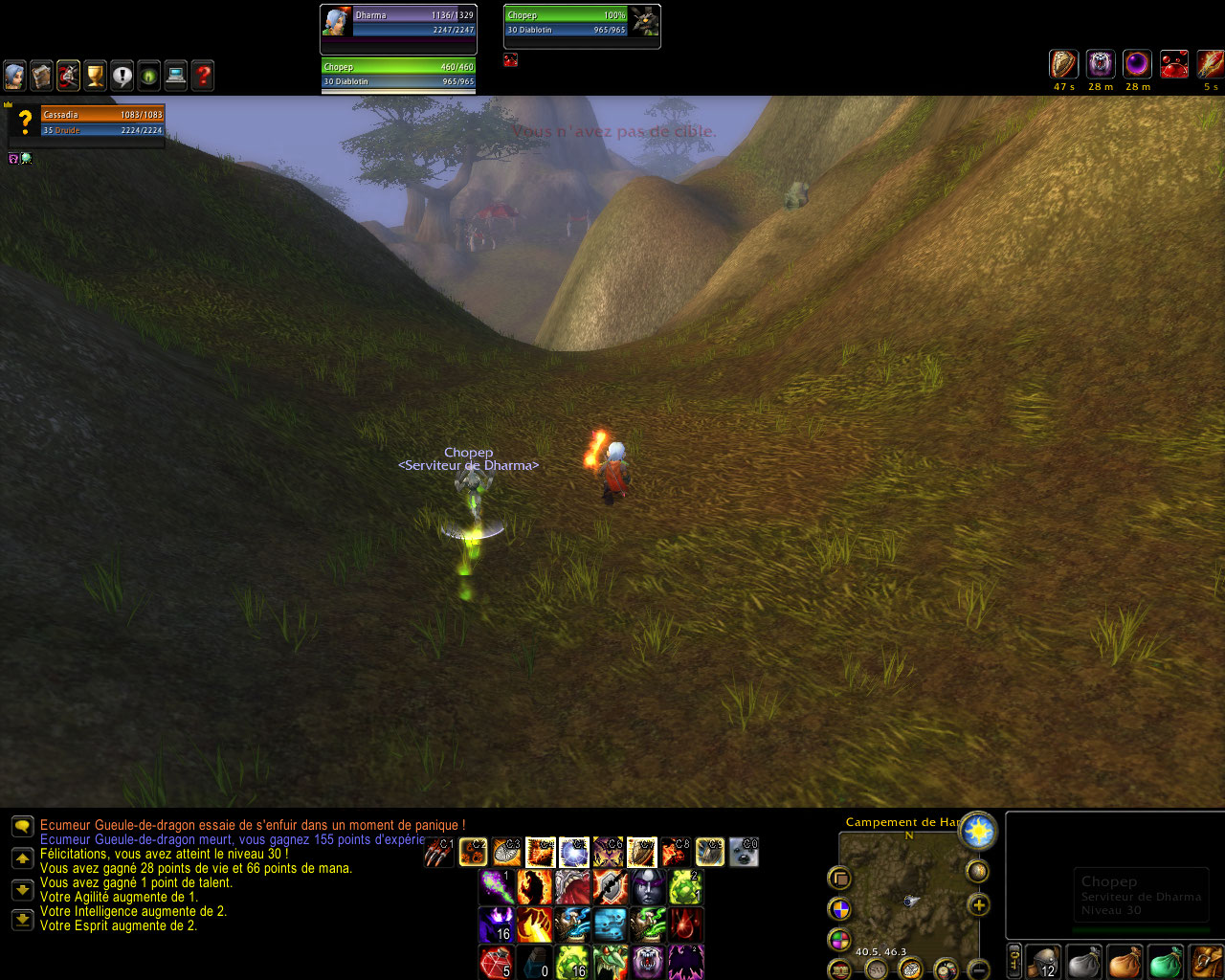
Task: Click the minimap zoom-out minus button
Action: pyautogui.click(x=978, y=970)
